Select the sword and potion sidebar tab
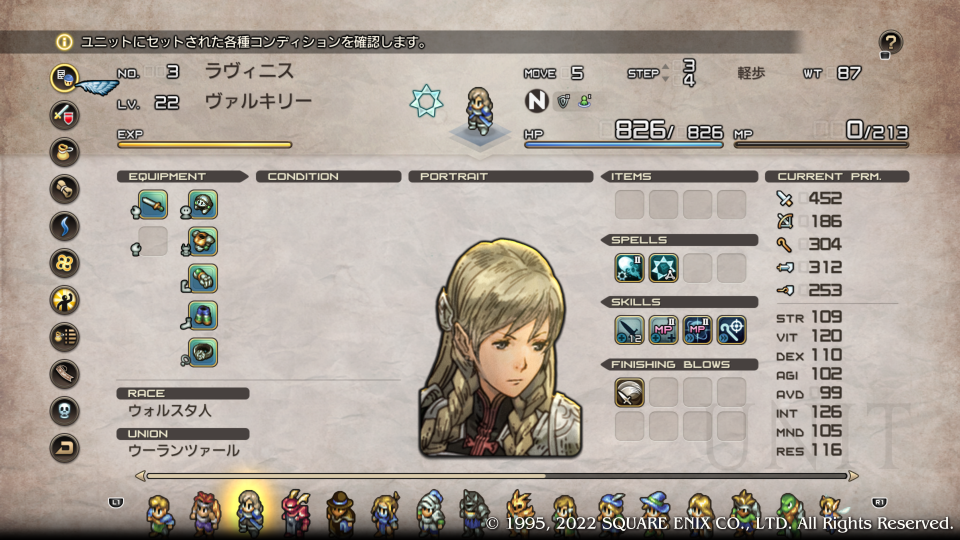The image size is (960, 540). 65,113
